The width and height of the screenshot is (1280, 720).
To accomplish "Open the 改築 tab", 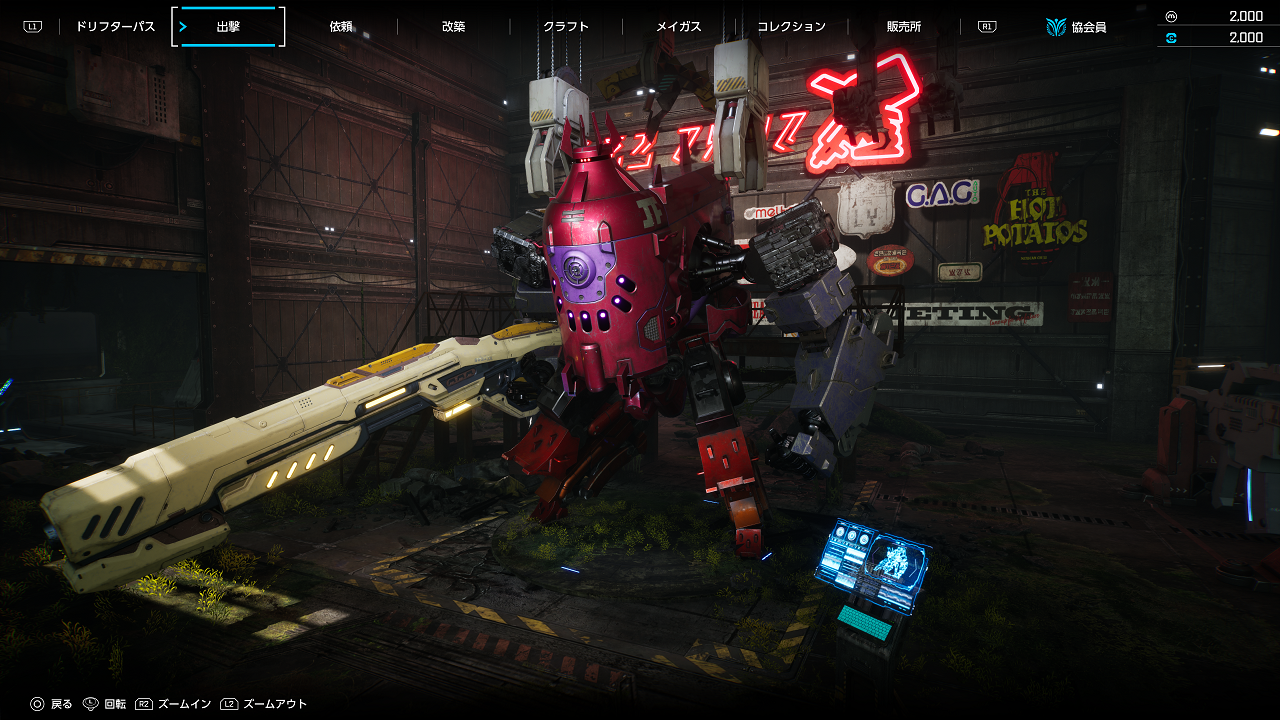I will (x=453, y=27).
